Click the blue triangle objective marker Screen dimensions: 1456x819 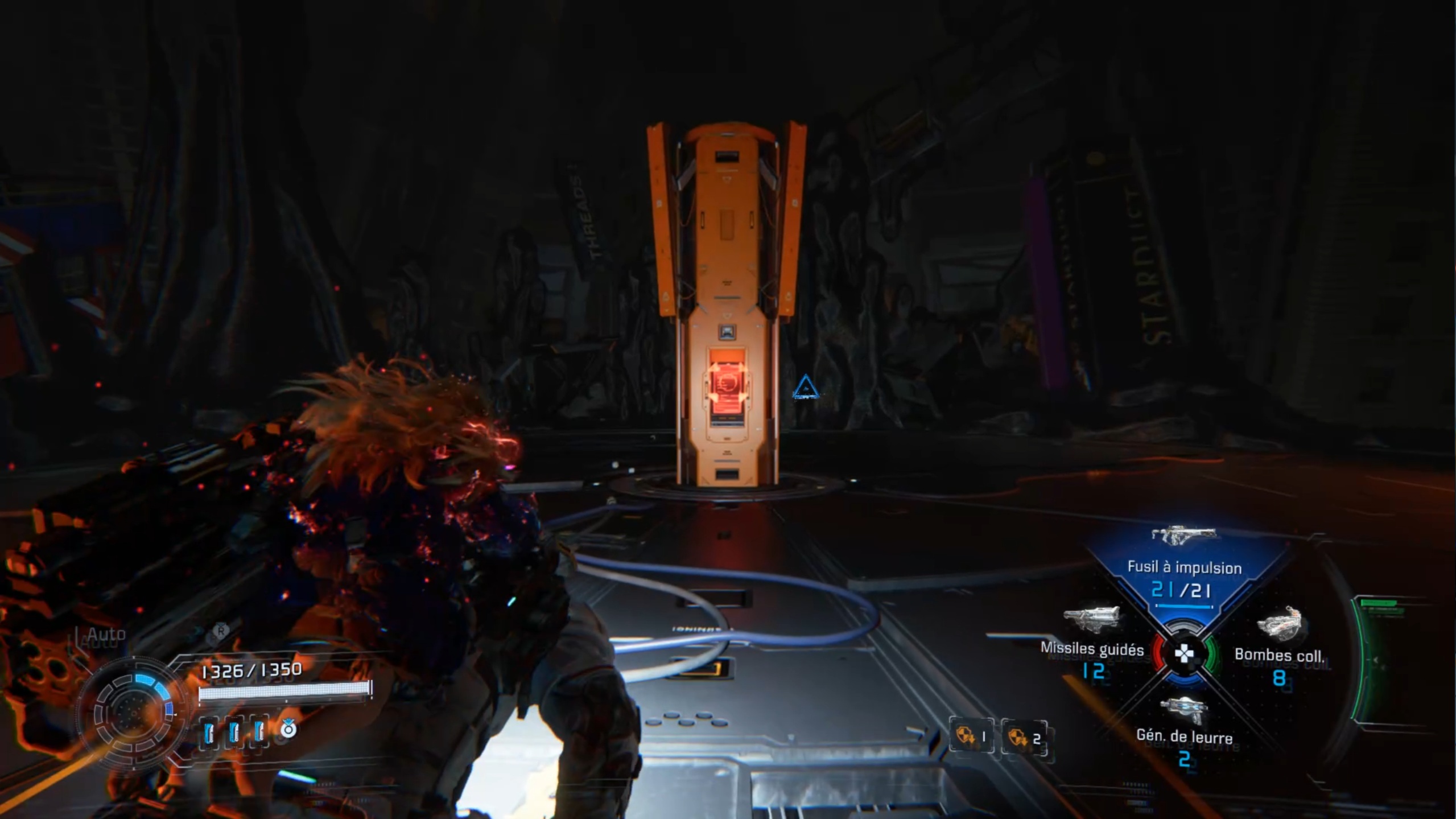tap(805, 388)
